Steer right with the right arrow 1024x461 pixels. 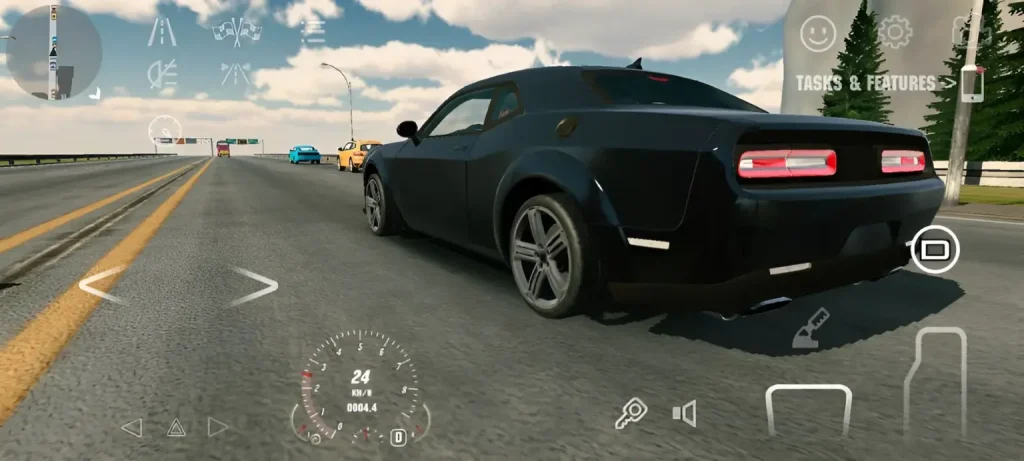click(254, 286)
